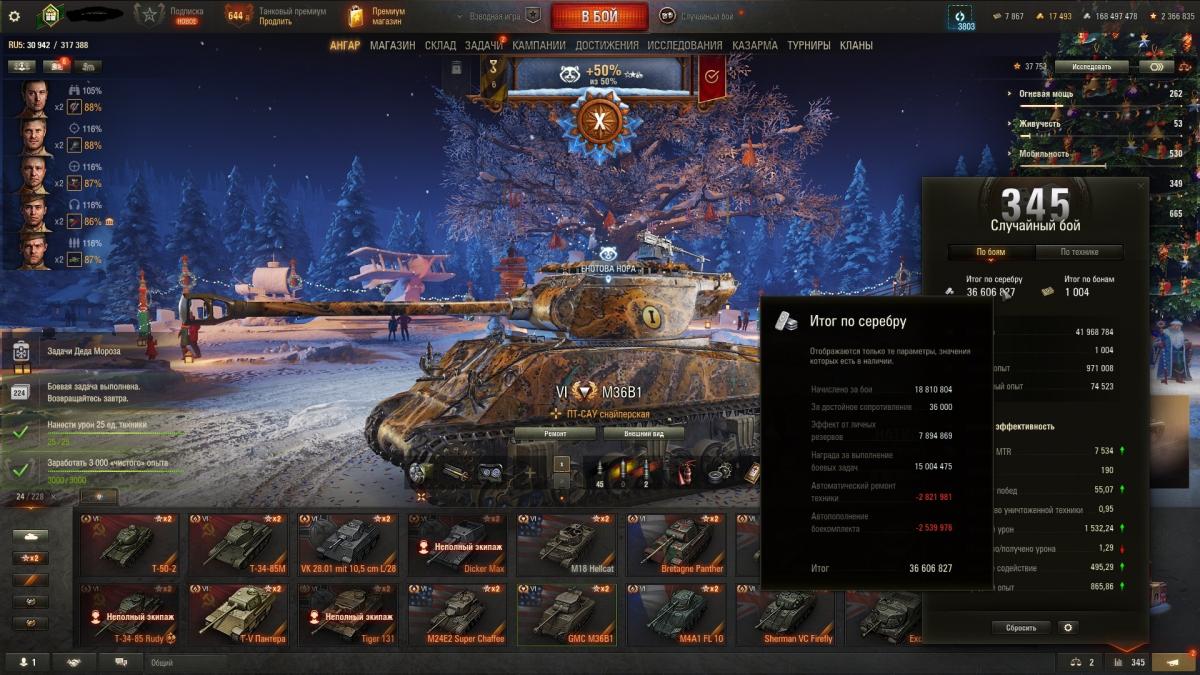This screenshot has width=1200, height=675.
Task: Start battle with the В БОЙ button
Action: pyautogui.click(x=598, y=16)
